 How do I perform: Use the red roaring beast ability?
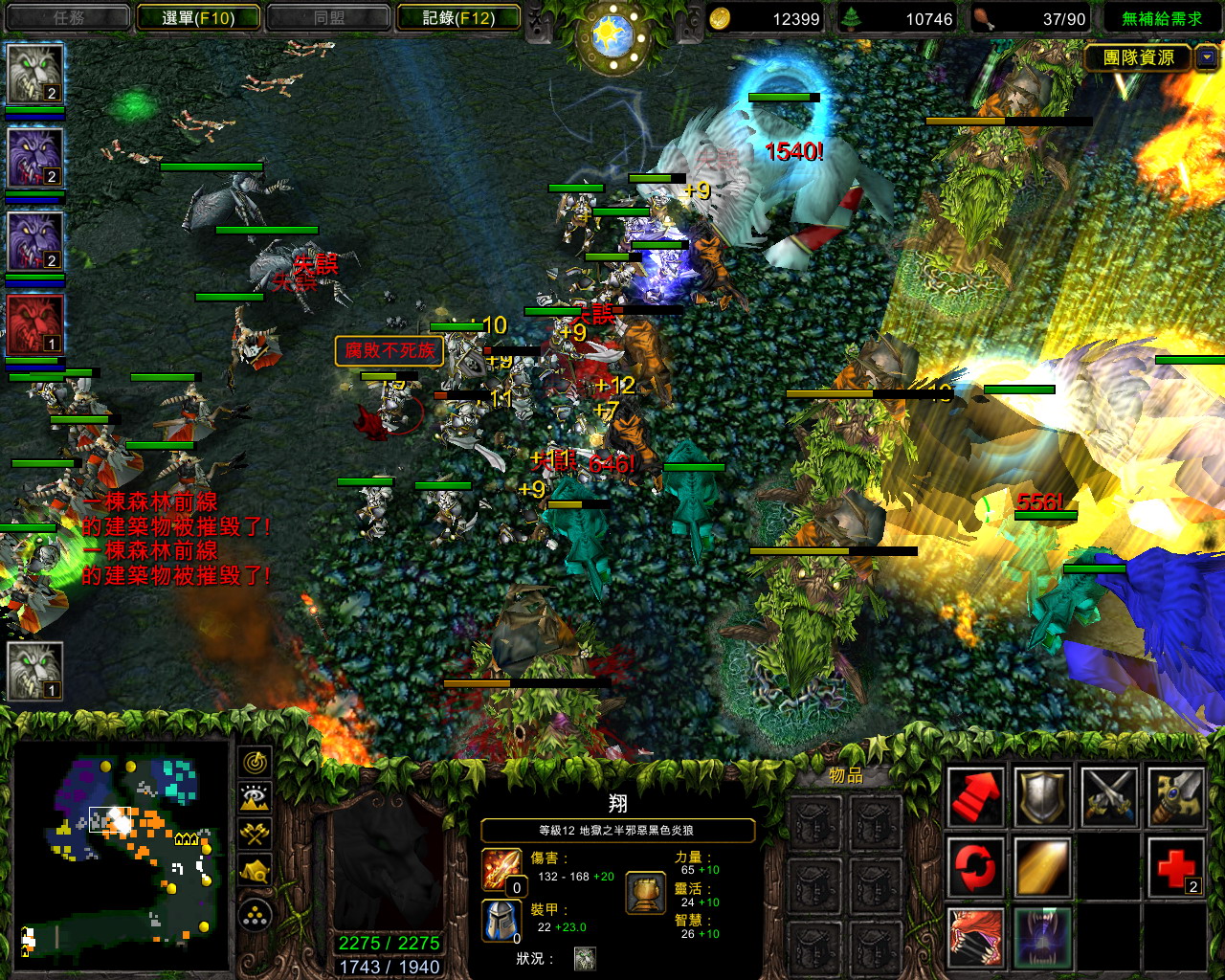coord(975,937)
